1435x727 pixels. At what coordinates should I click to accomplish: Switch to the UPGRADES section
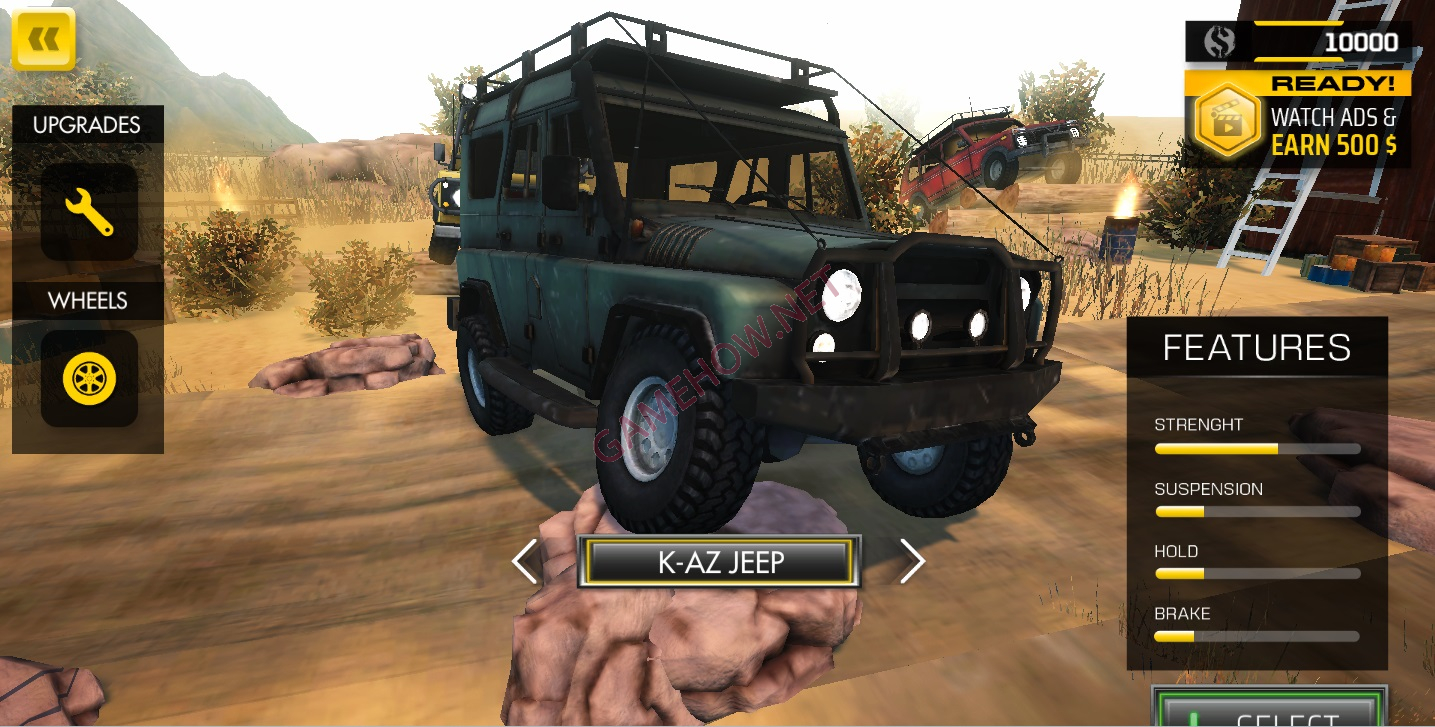pyautogui.click(x=88, y=125)
